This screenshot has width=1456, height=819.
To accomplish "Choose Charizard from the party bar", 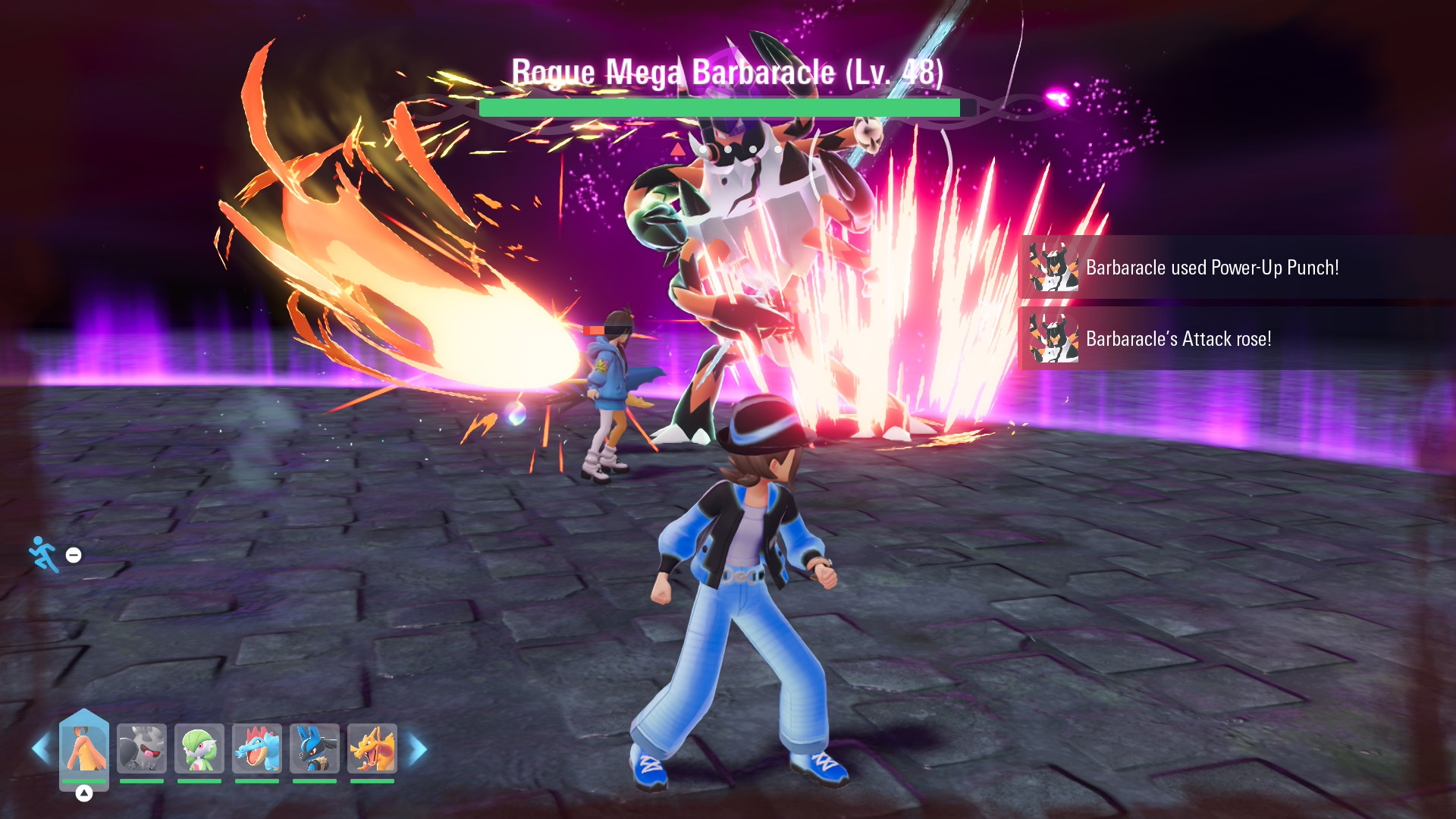I will point(372,748).
